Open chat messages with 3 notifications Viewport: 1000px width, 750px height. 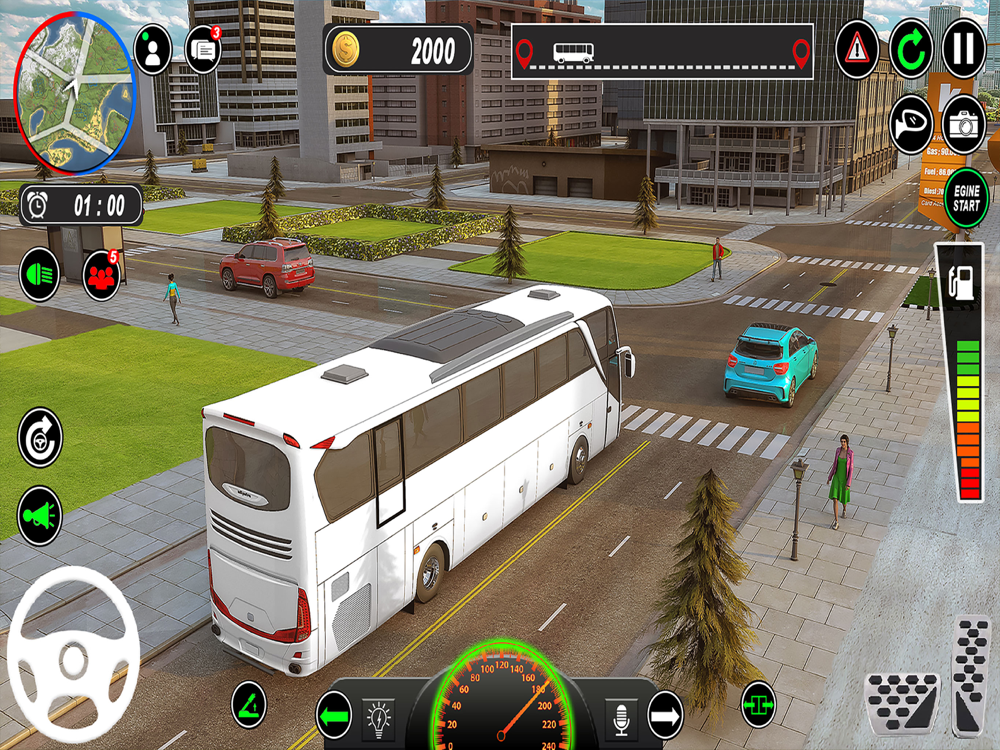203,49
